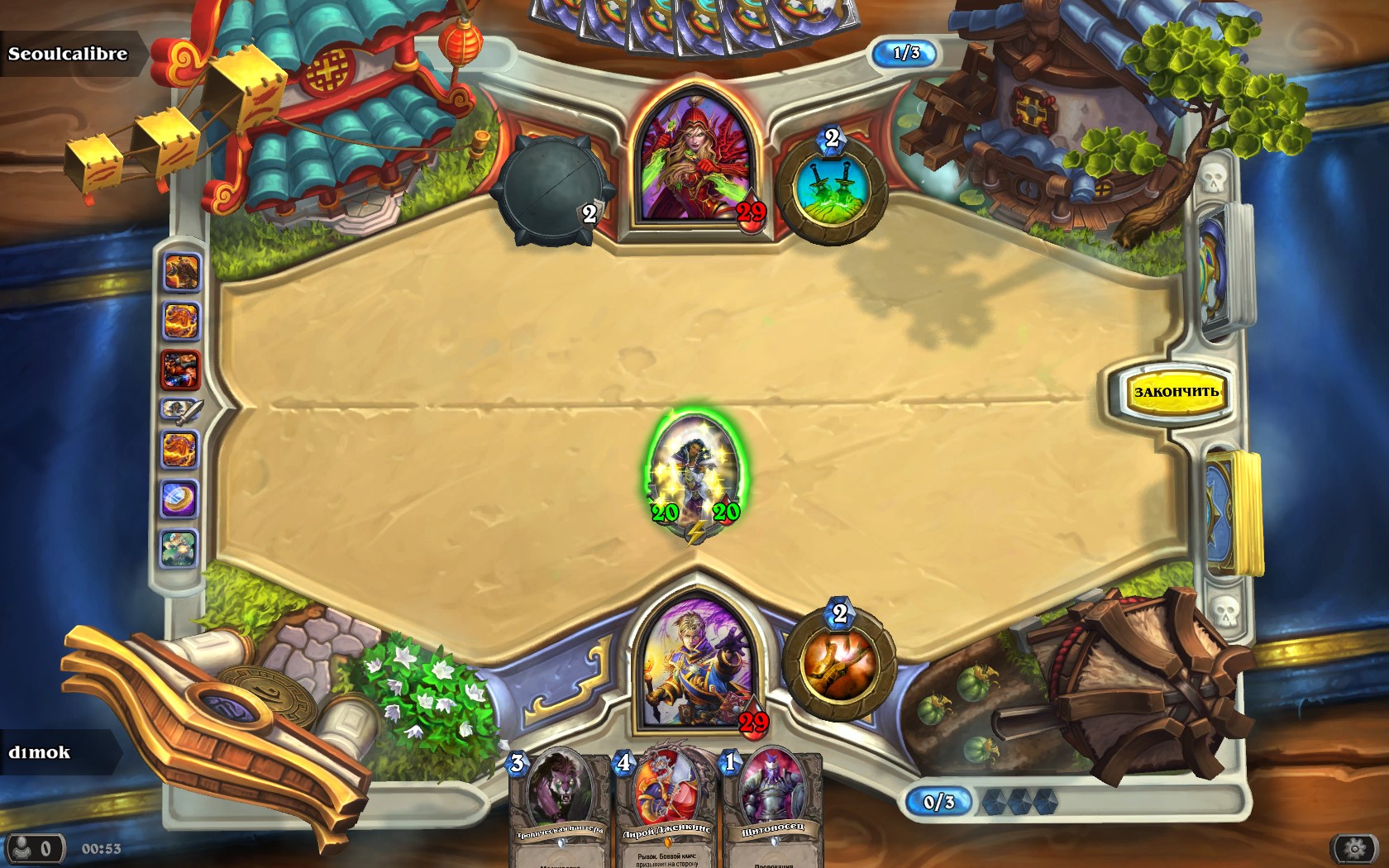End the turn with the ЗАКОНЧИТЬ button
Screen dimensions: 1389x868
coord(1175,392)
